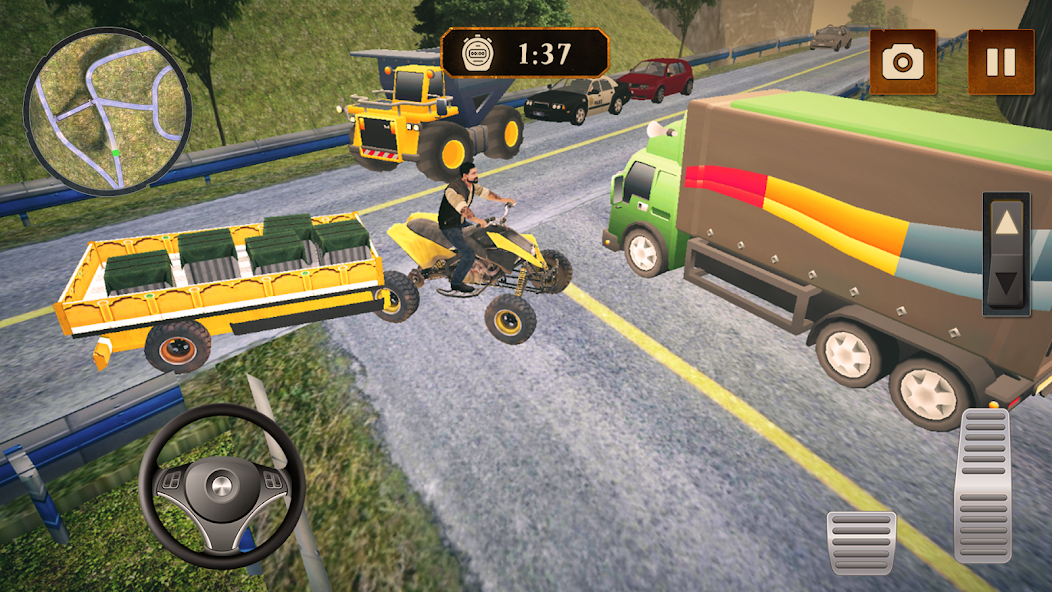1052x592 pixels.
Task: Grab the steering wheel control
Action: (x=221, y=487)
